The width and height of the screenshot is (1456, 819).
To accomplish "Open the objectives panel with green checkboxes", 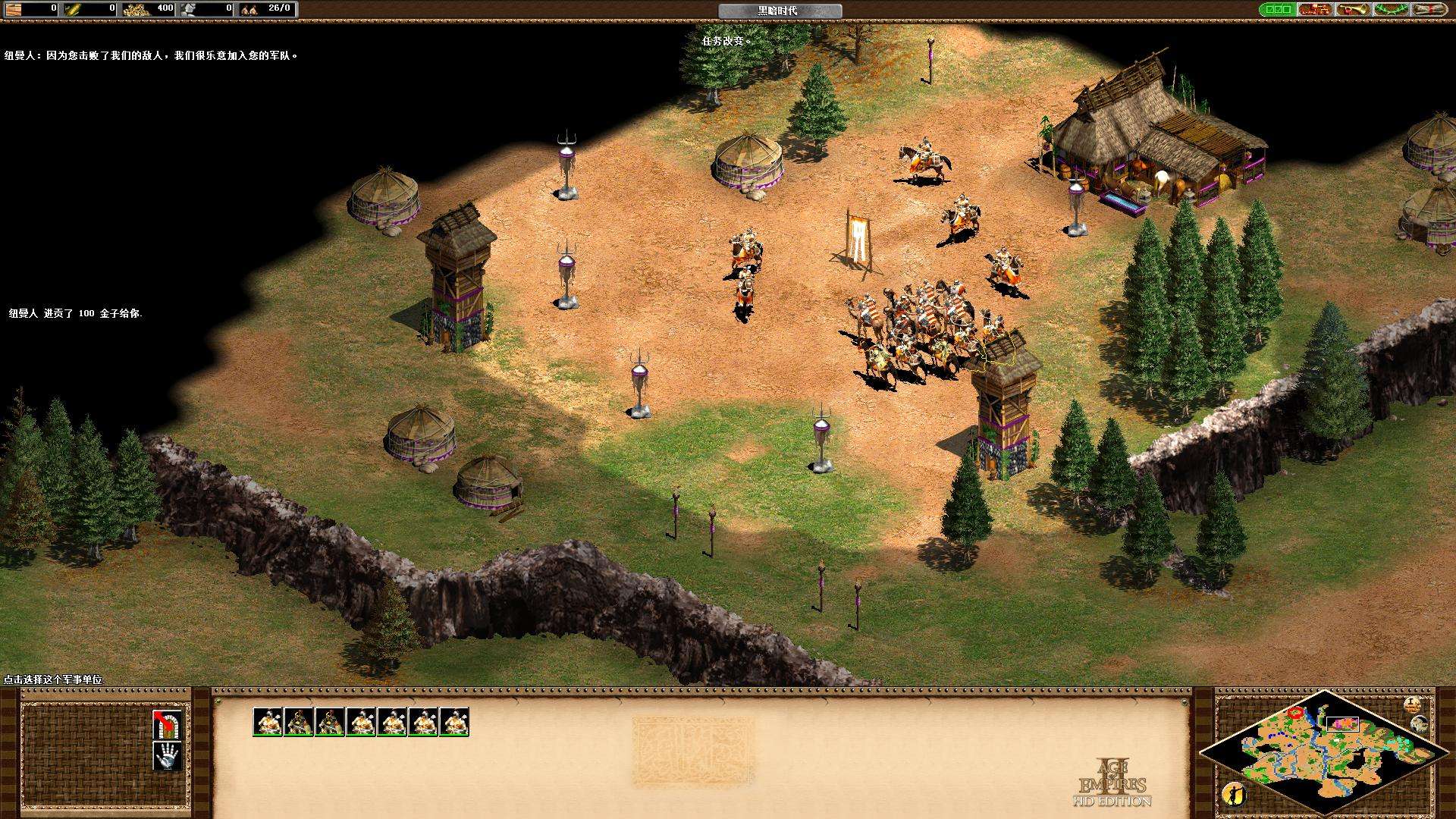I will point(1277,10).
